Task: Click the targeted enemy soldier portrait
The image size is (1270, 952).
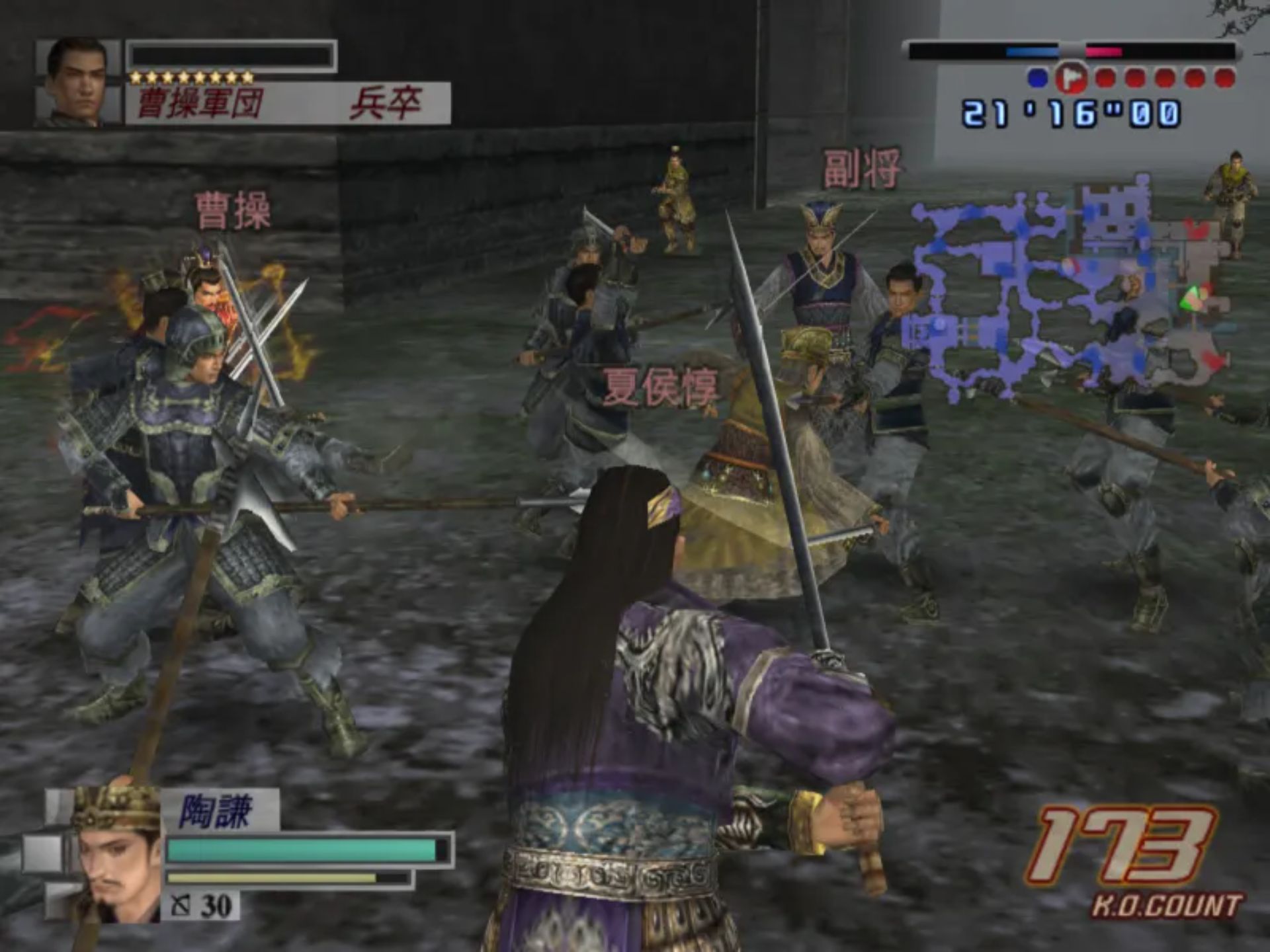Action: 78,82
